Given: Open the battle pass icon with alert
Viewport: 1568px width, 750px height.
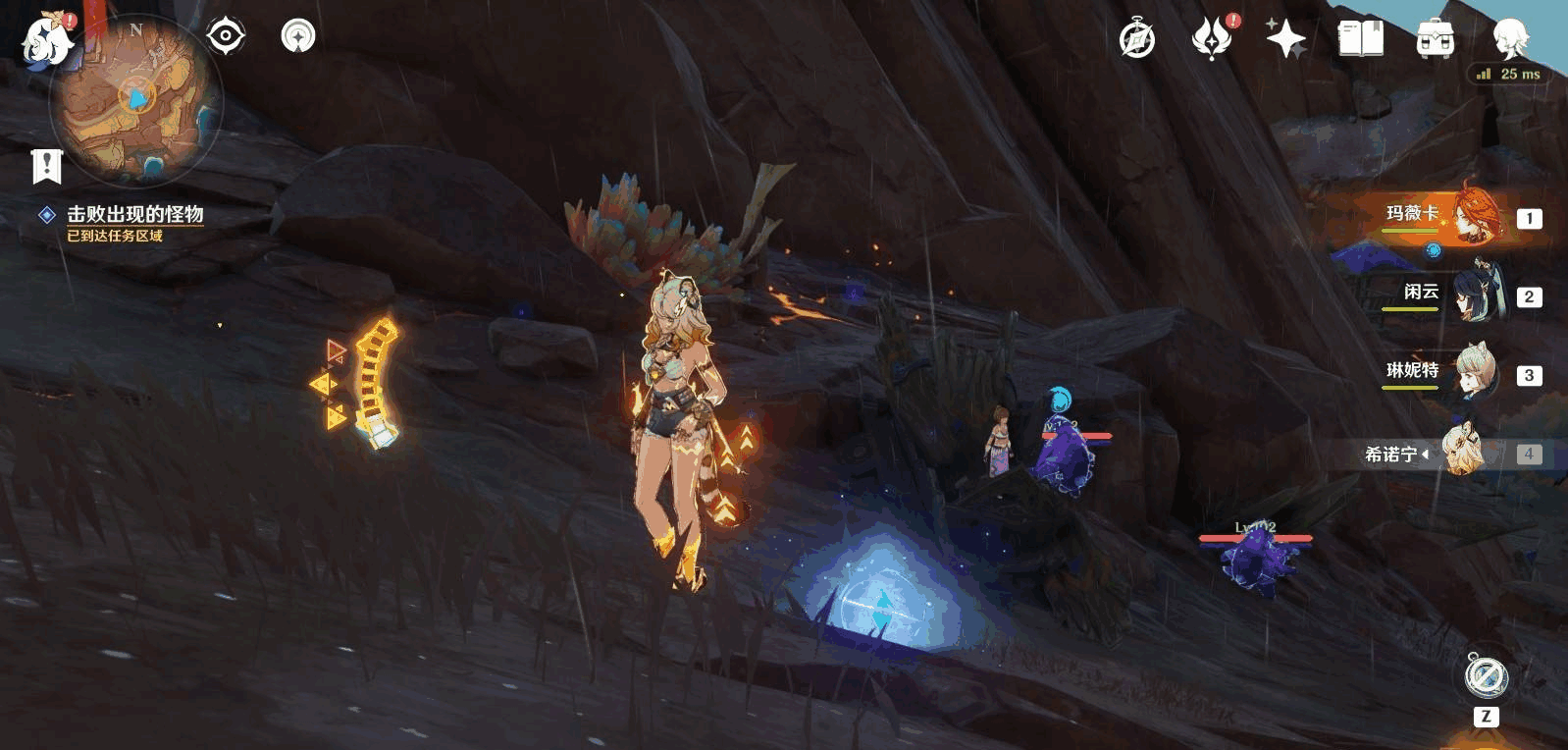Looking at the screenshot, I should tap(1212, 39).
